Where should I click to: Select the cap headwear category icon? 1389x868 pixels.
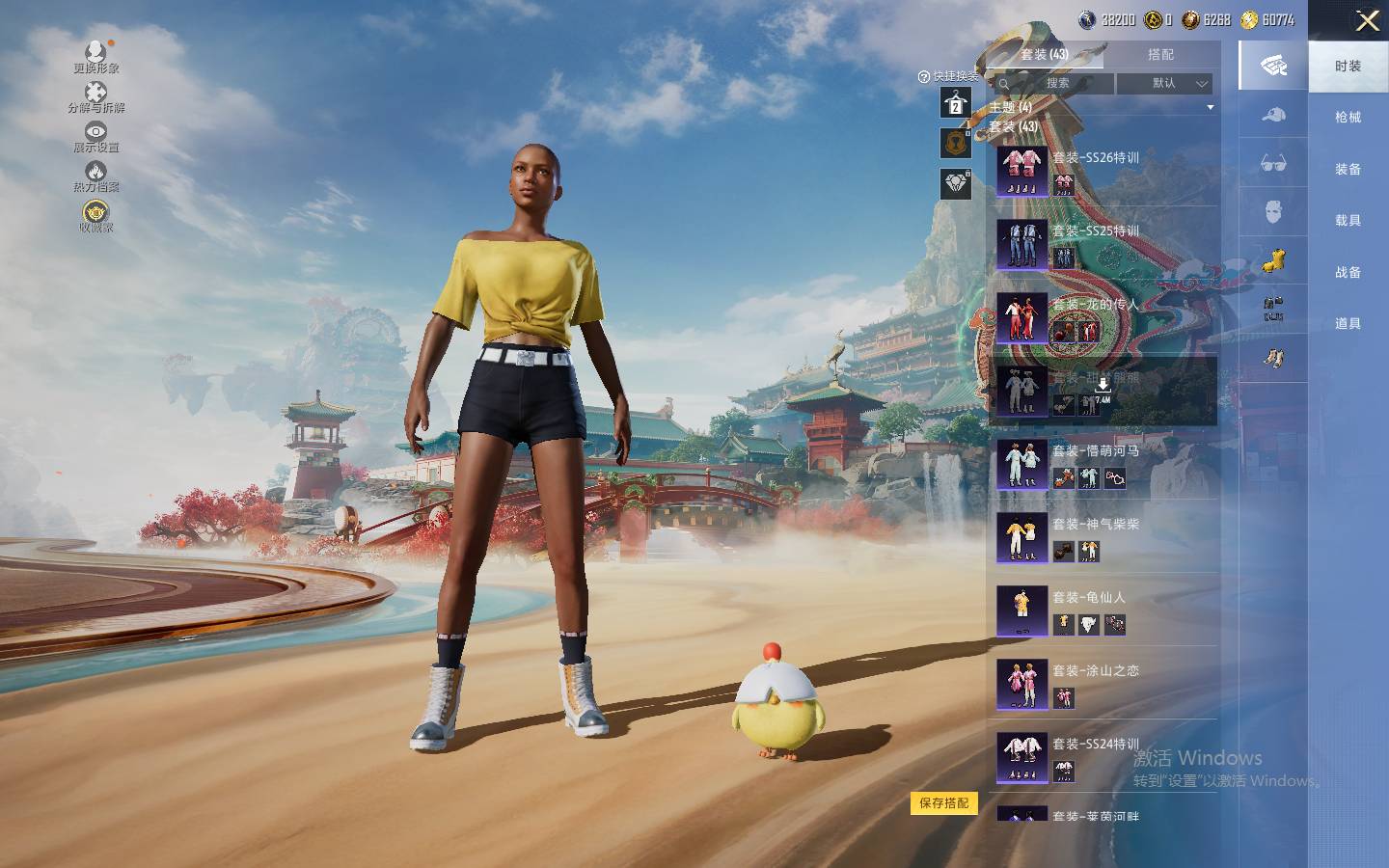point(1273,116)
